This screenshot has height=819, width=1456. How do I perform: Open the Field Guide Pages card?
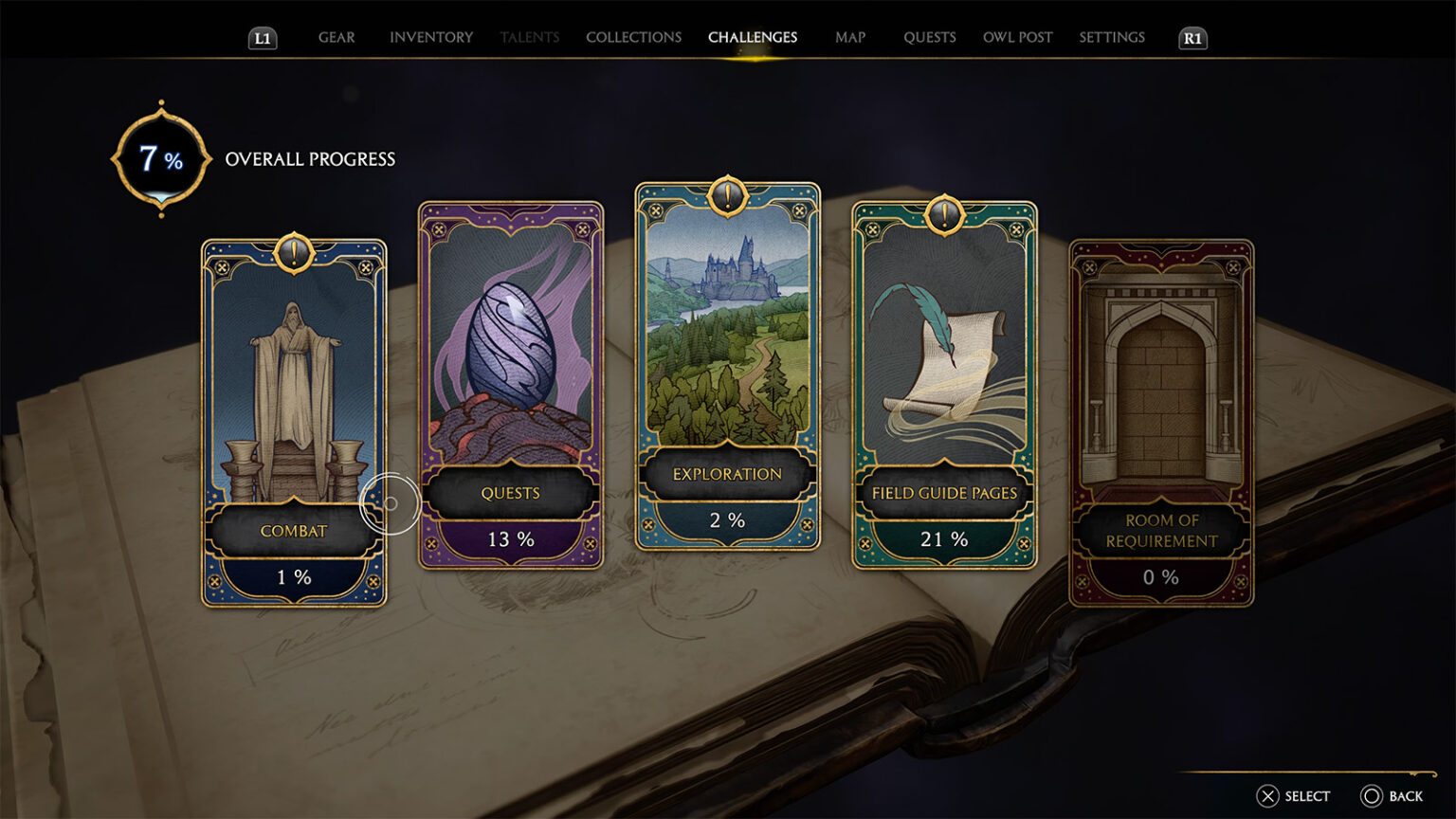pyautogui.click(x=941, y=379)
